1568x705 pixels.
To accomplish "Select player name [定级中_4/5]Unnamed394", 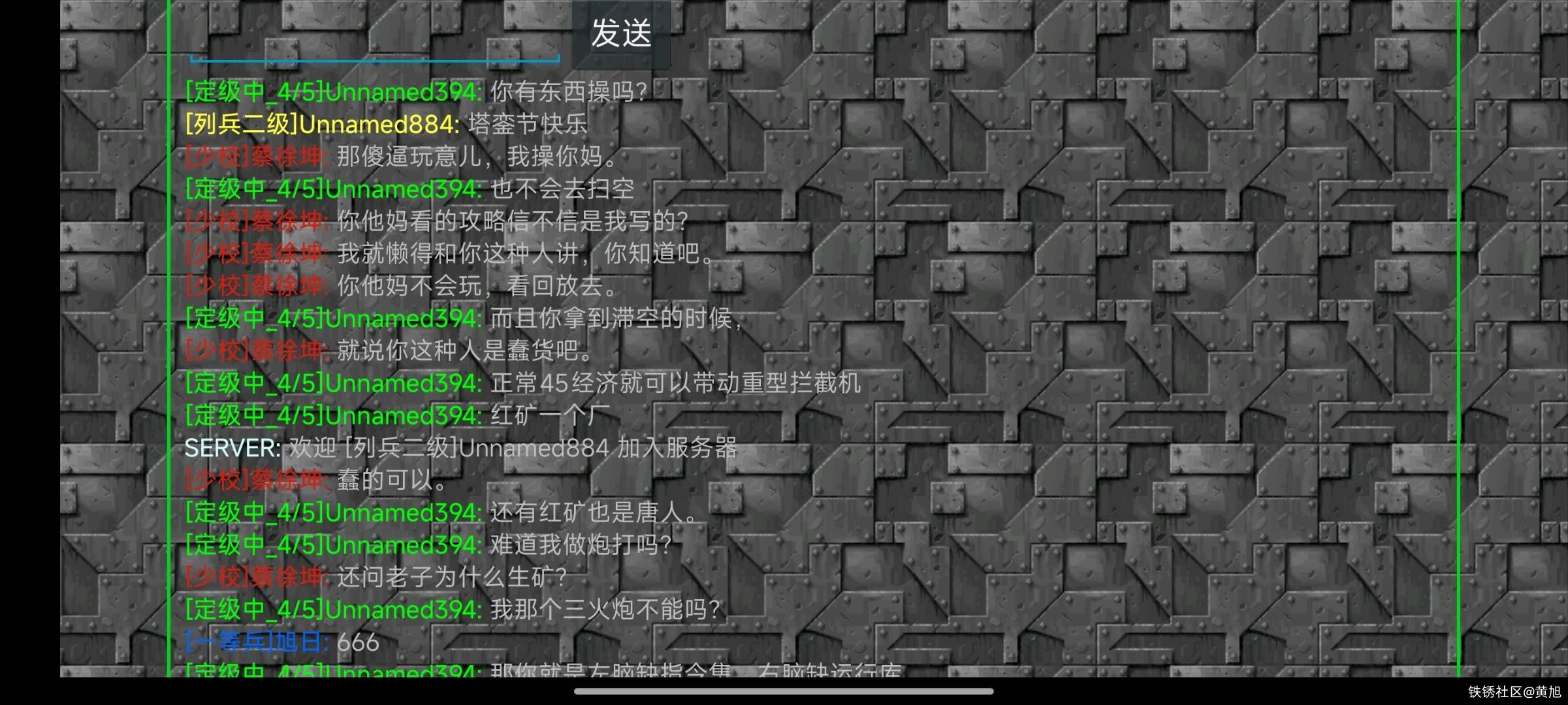I will point(330,91).
